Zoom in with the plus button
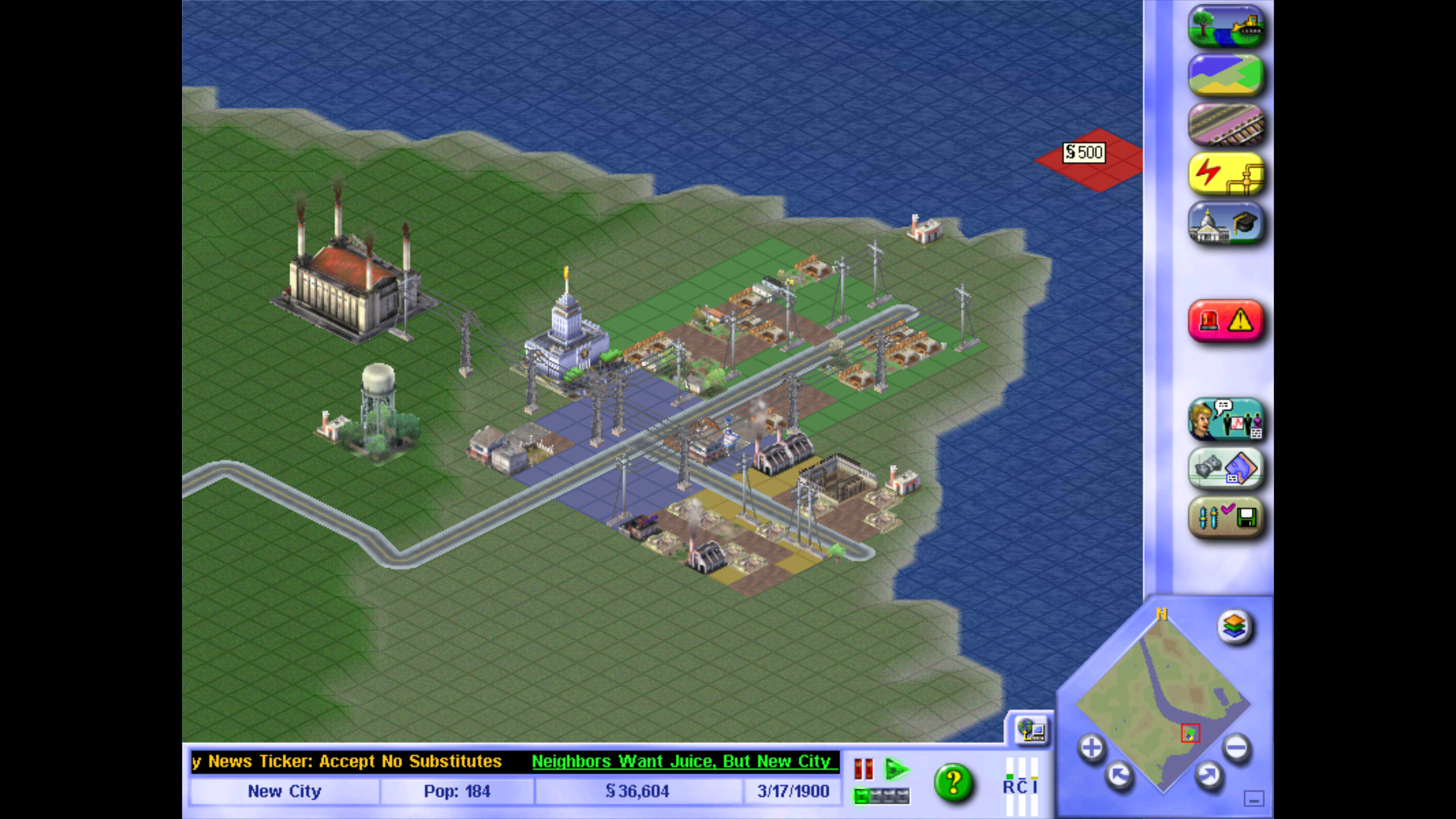1456x819 pixels. click(1091, 748)
